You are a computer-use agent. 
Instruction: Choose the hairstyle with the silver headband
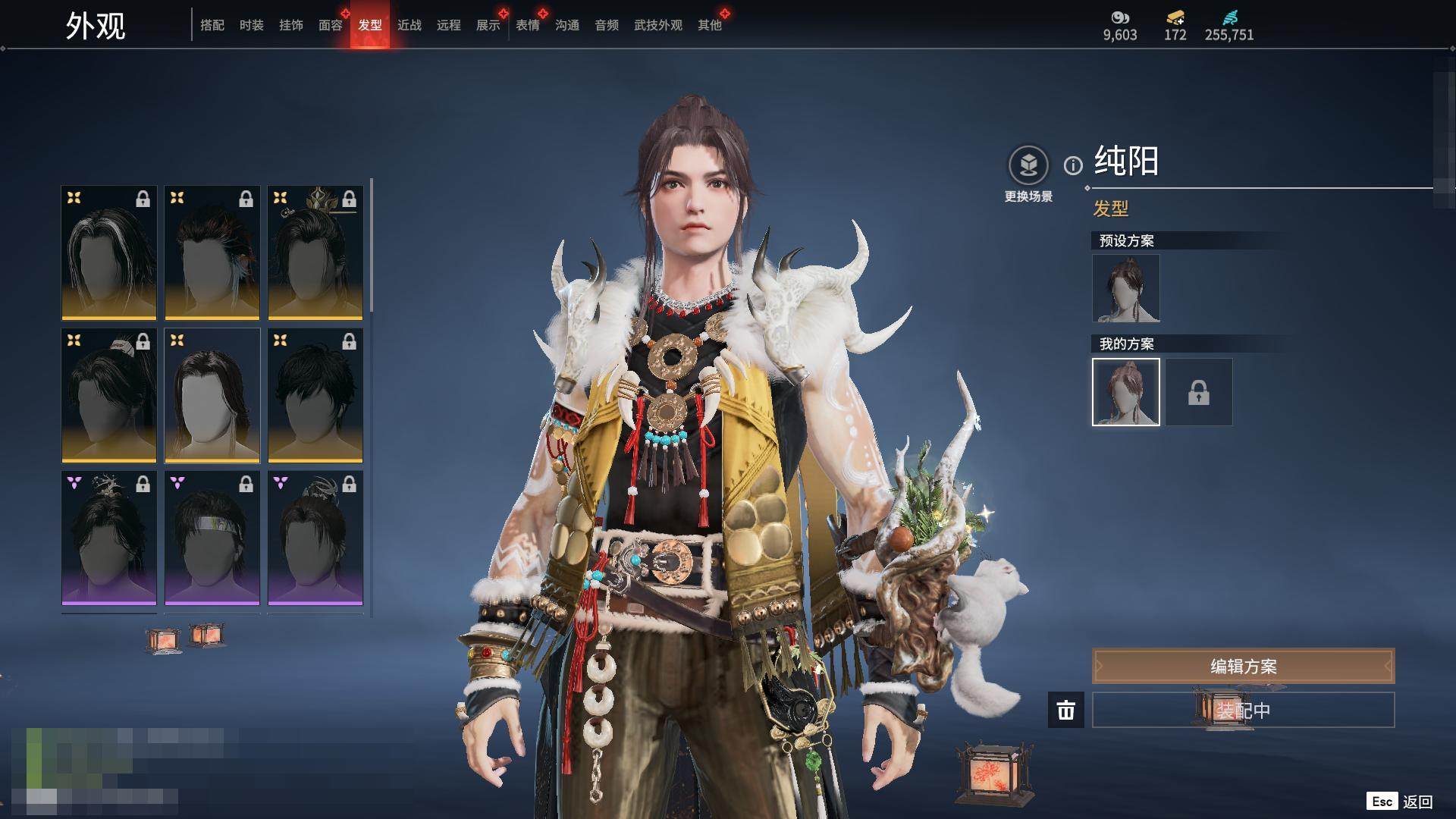(212, 538)
